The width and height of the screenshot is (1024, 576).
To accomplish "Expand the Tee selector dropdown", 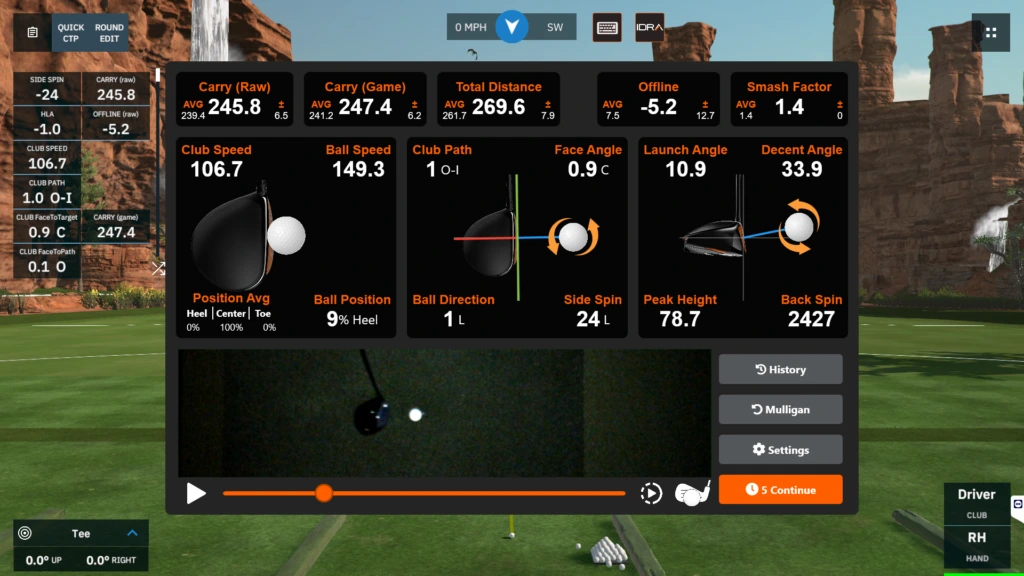I will coord(132,533).
